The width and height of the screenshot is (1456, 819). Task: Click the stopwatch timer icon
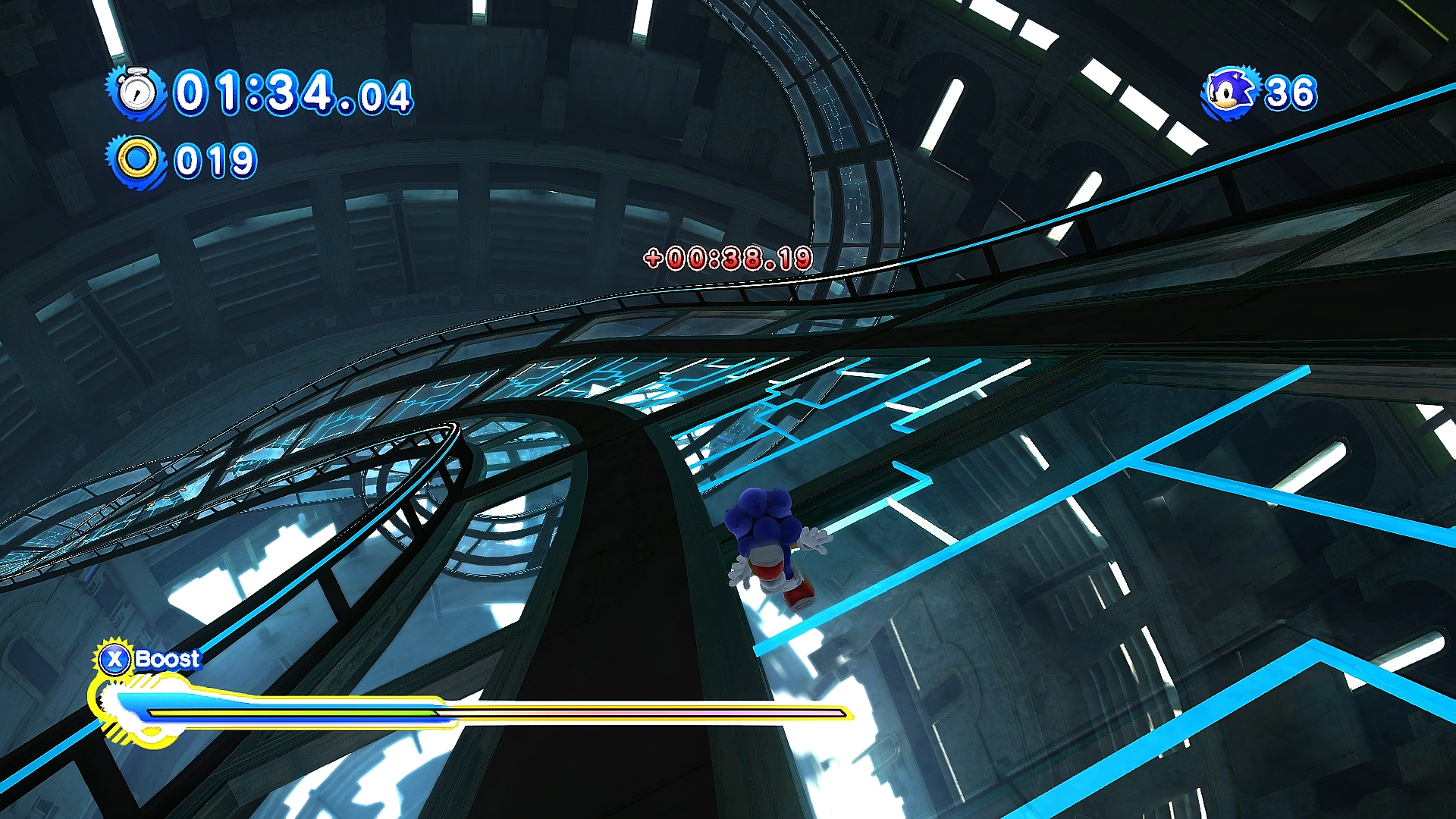coord(137,93)
